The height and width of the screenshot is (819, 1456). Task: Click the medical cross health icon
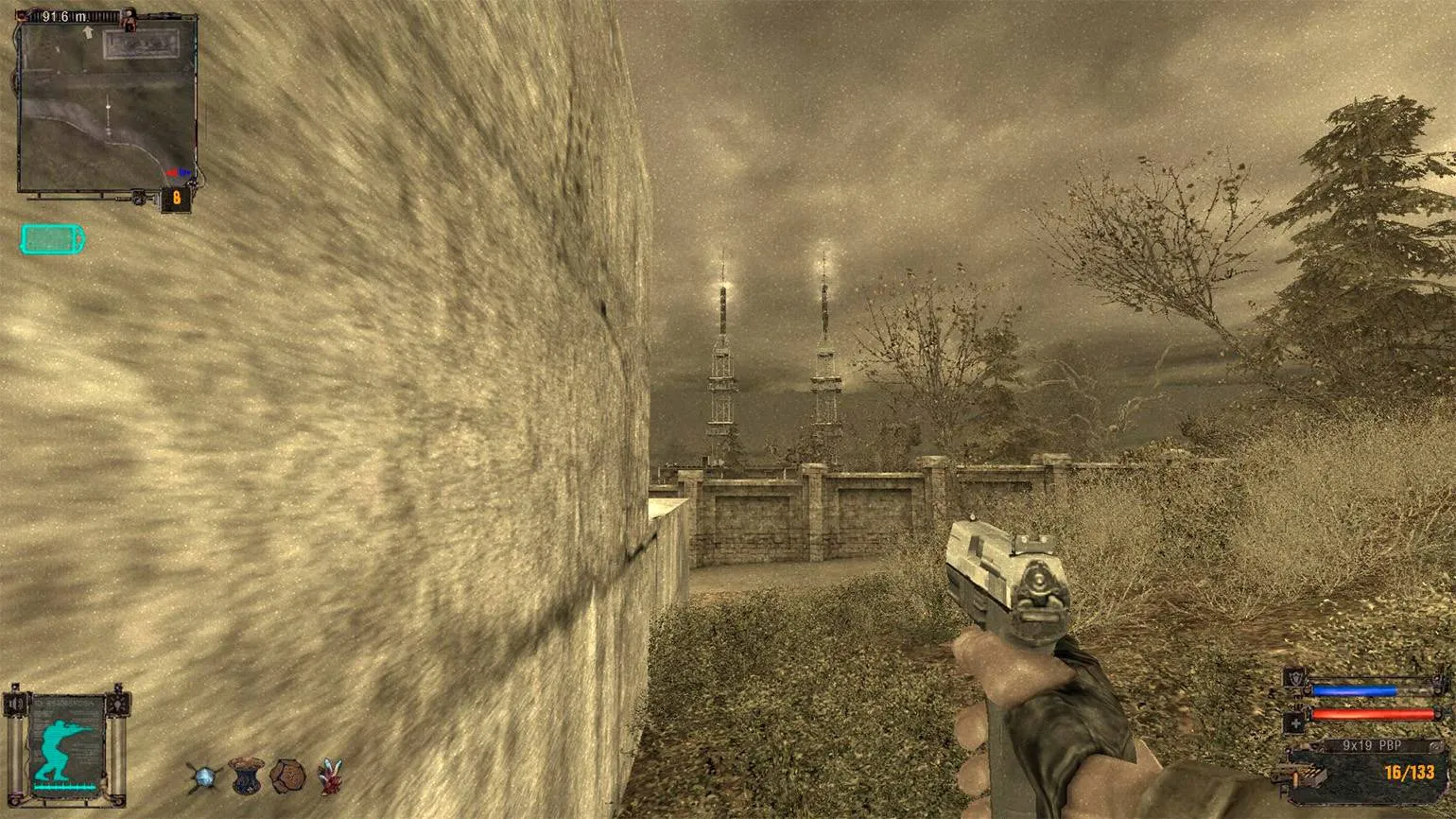[x=1294, y=723]
